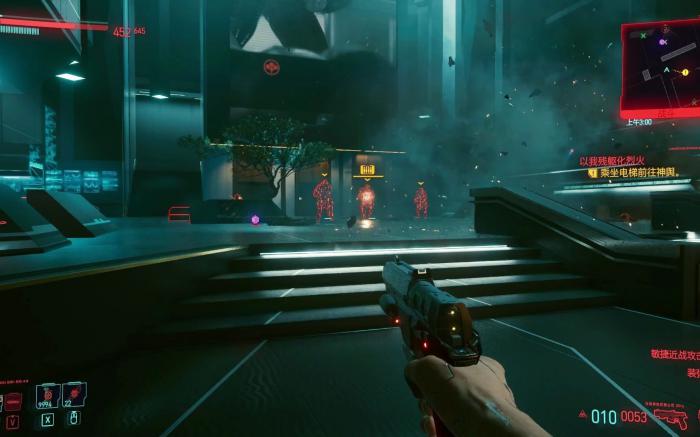
Task: Select the quest title 以我残躯化烈火
Action: (x=611, y=160)
